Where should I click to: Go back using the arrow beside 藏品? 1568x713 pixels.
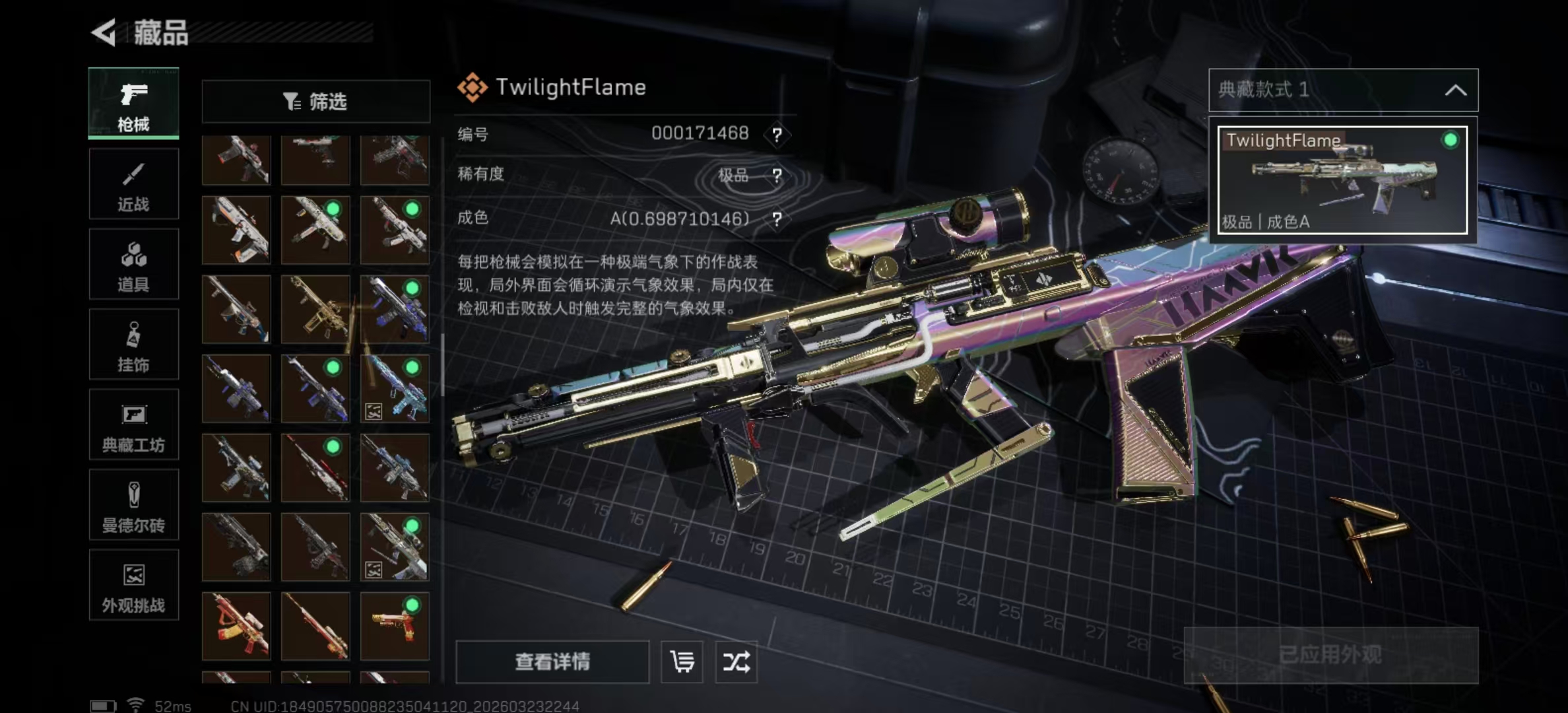(104, 32)
